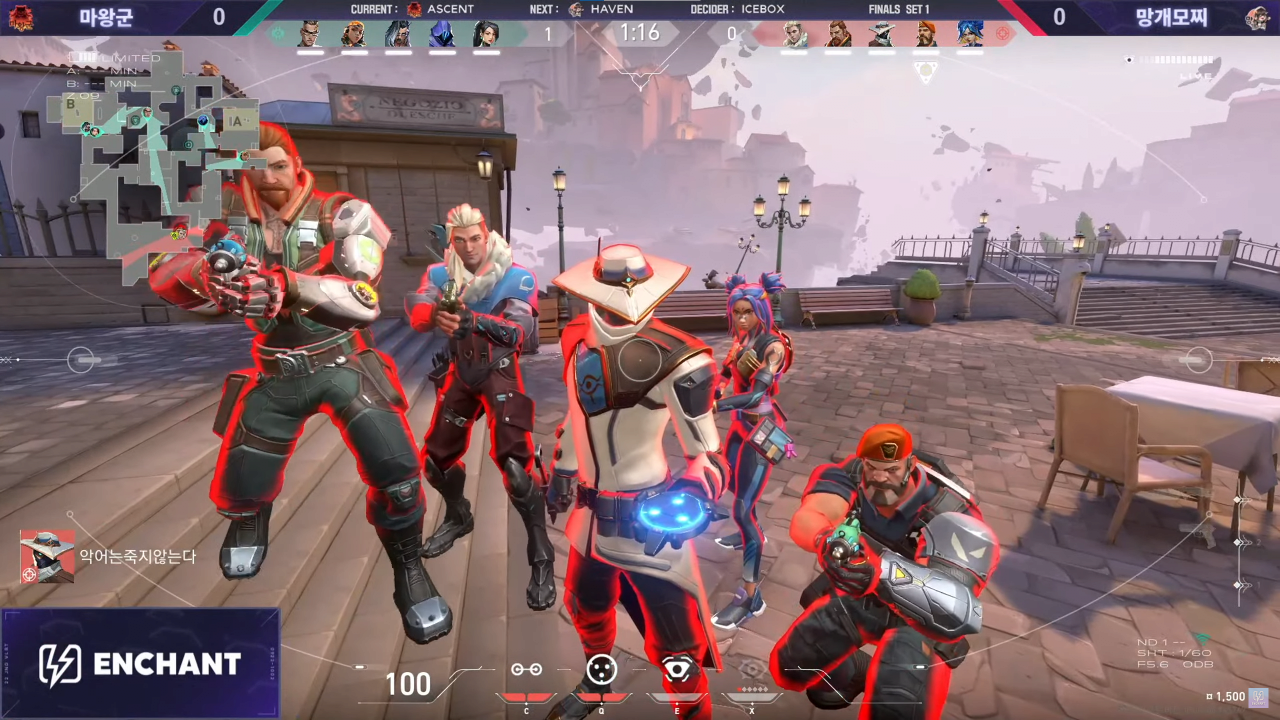Trigger the E signature ability icon
The image size is (1280, 720).
pyautogui.click(x=677, y=670)
